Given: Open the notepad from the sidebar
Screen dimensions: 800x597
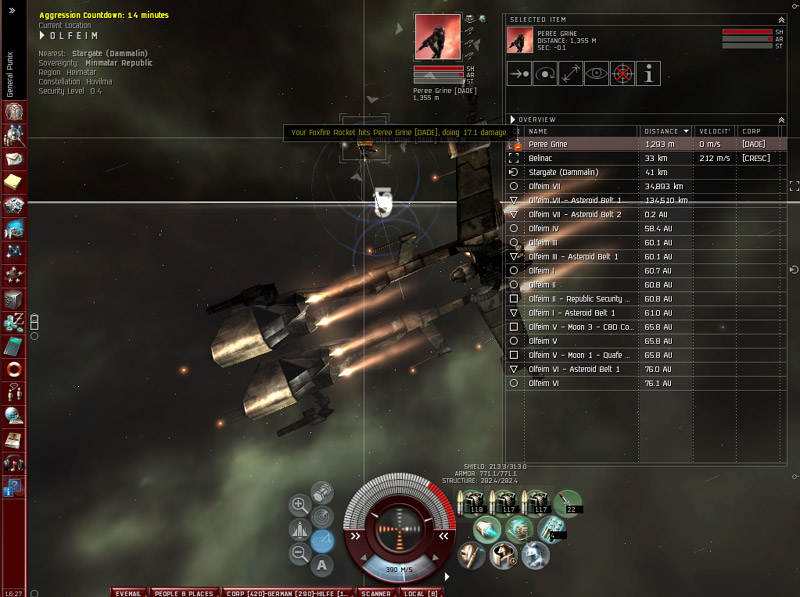Looking at the screenshot, I should point(14,181).
